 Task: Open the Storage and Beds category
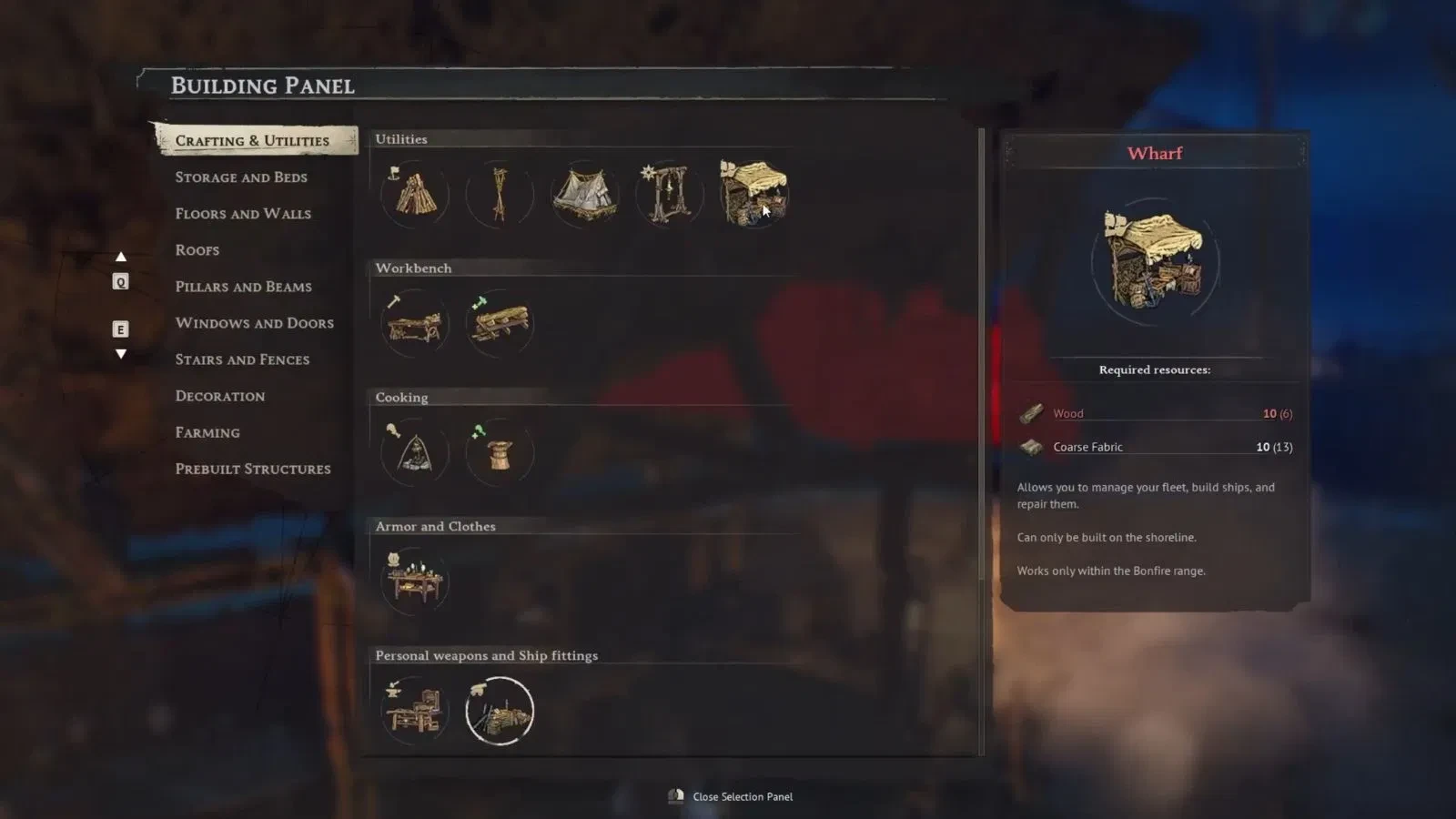[241, 177]
